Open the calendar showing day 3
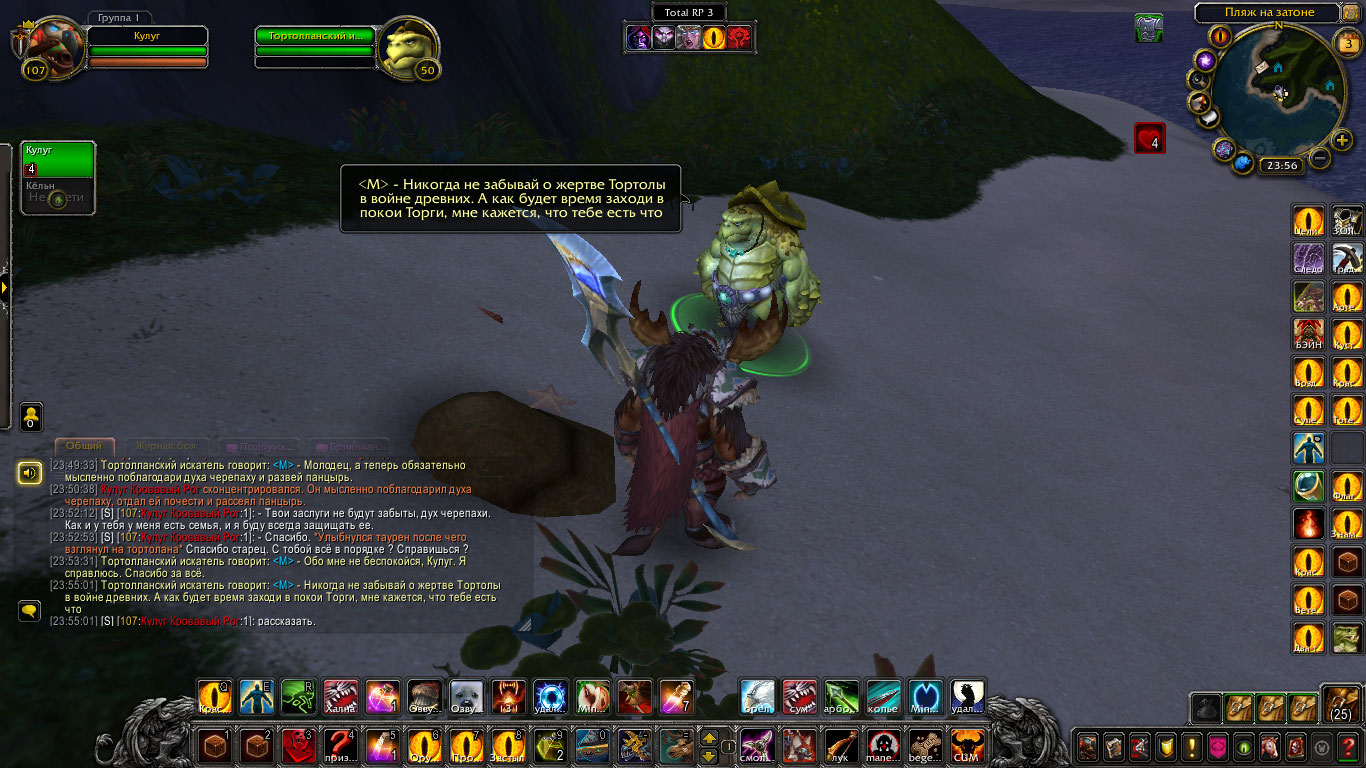The image size is (1366, 768). tap(1349, 43)
